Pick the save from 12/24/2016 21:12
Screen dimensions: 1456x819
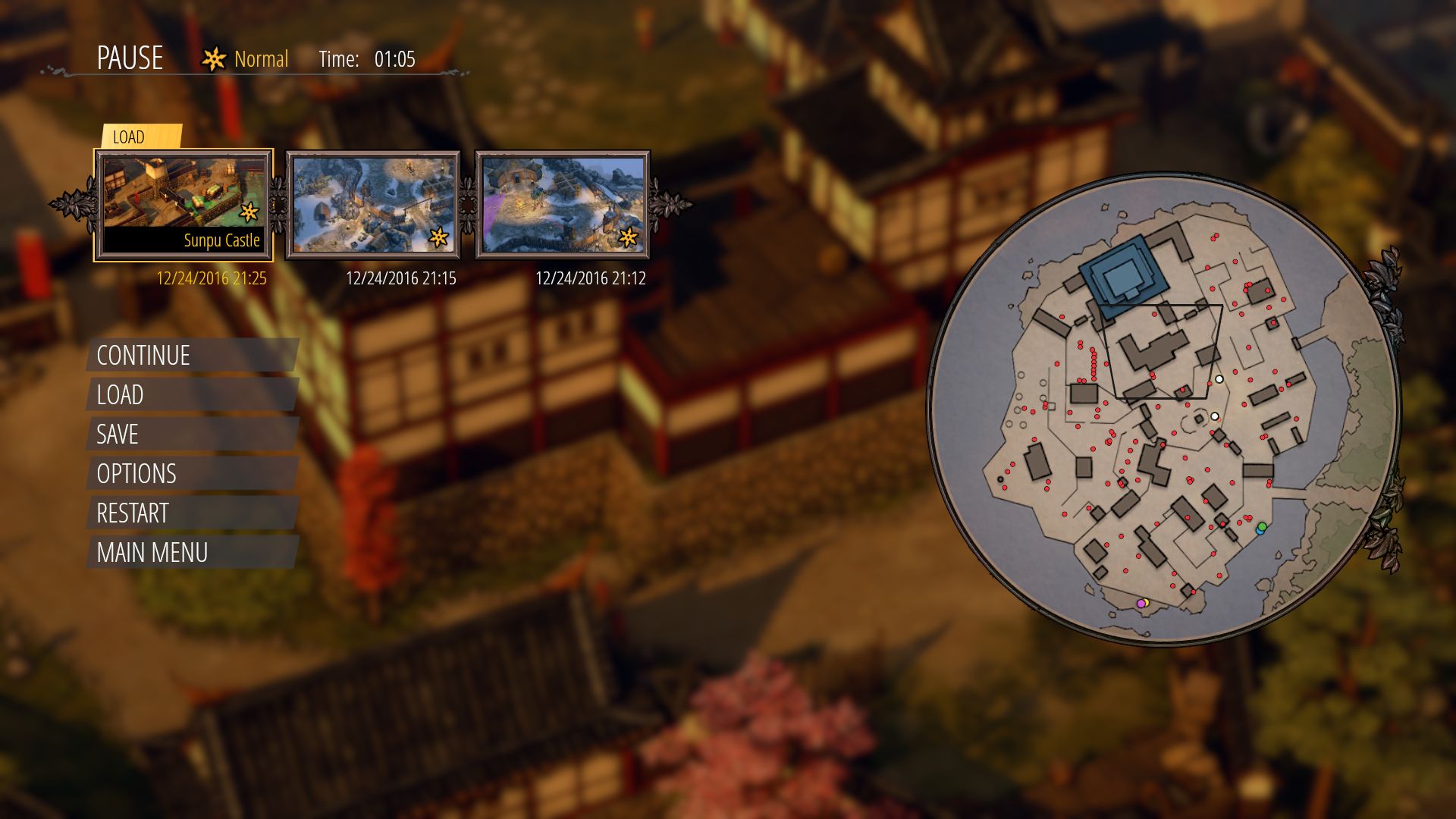click(x=563, y=204)
